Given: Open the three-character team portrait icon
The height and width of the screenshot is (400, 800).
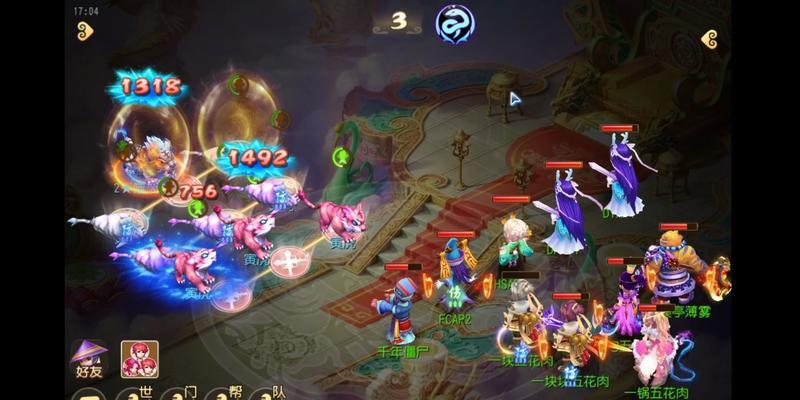Looking at the screenshot, I should (139, 359).
